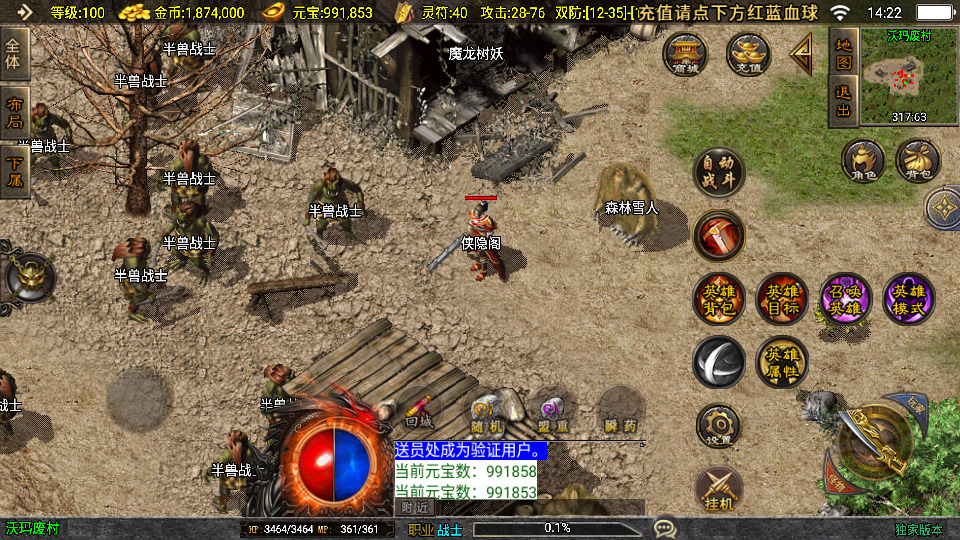Open the 商城 shop
Image resolution: width=960 pixels, height=540 pixels.
(x=686, y=55)
